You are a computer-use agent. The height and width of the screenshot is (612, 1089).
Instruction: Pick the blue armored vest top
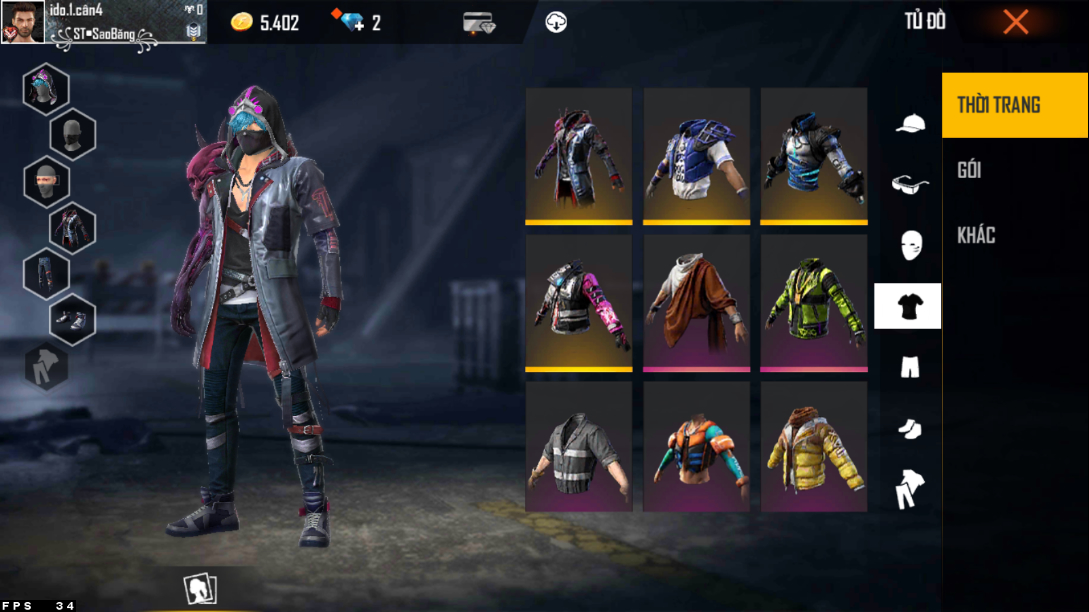point(696,154)
